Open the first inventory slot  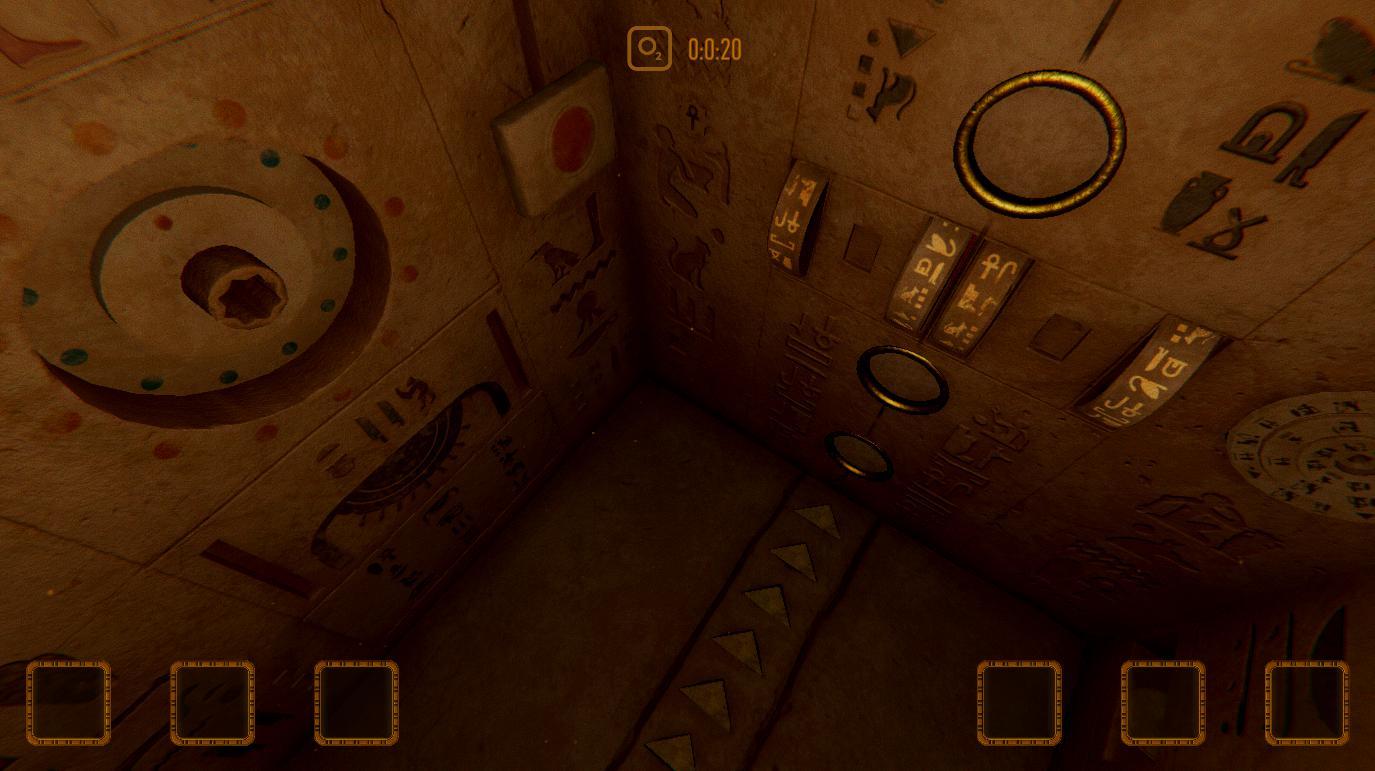[x=68, y=703]
